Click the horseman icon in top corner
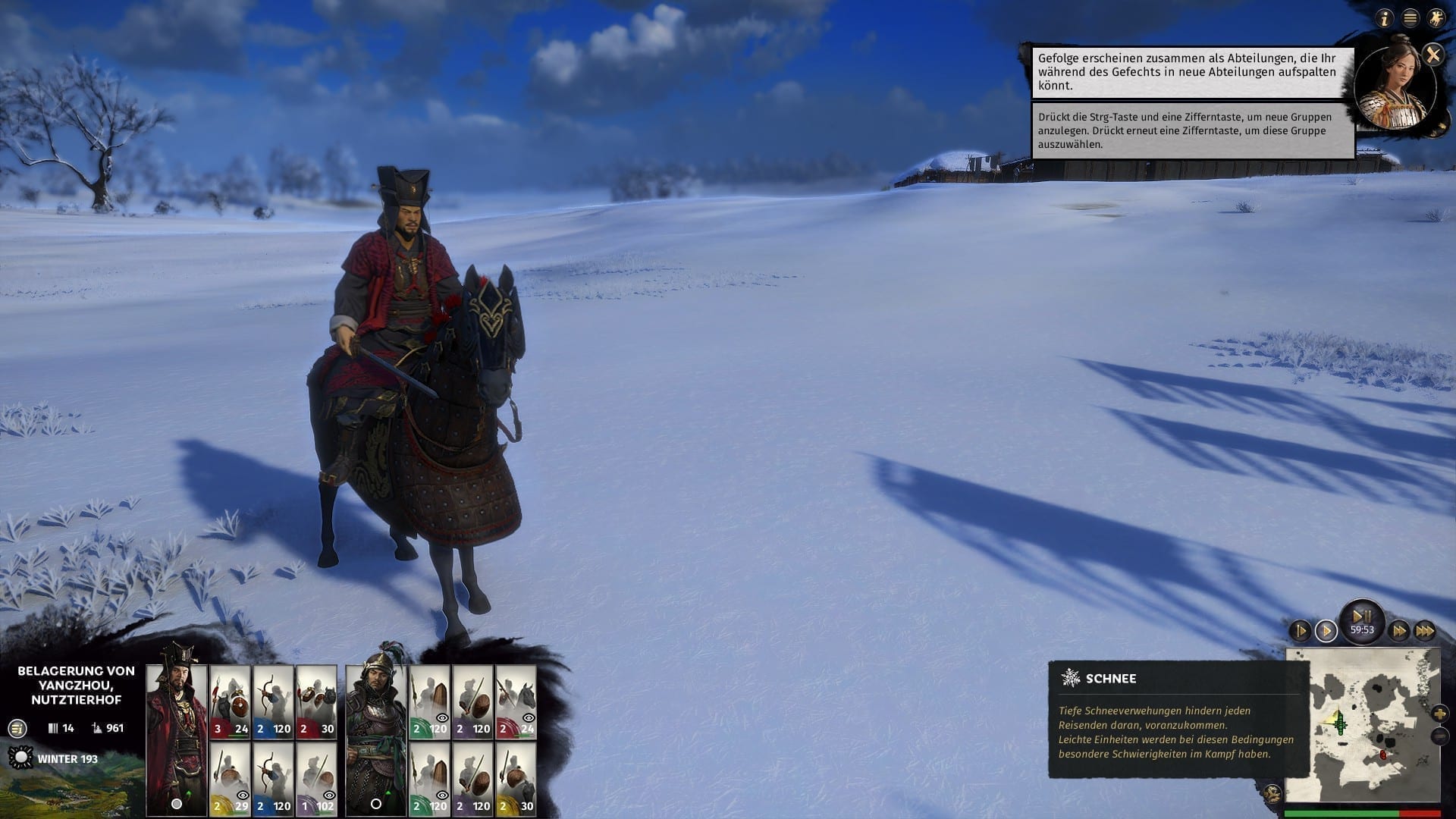This screenshot has width=1456, height=819. [1436, 19]
